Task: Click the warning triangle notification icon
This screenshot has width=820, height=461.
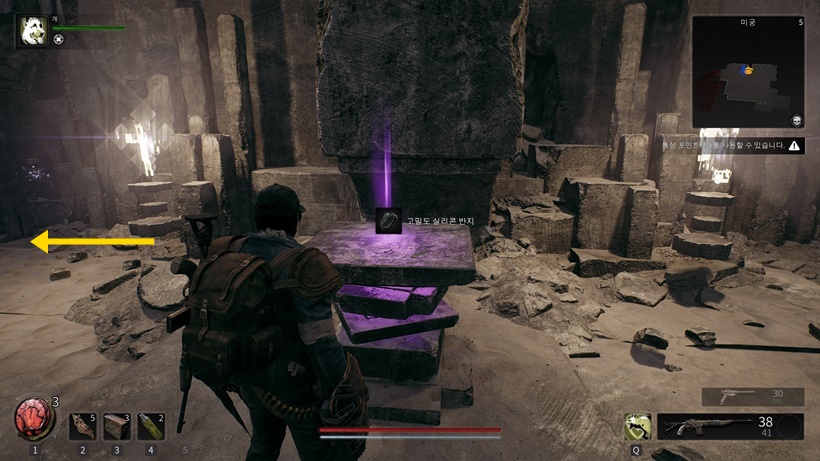Action: point(794,145)
